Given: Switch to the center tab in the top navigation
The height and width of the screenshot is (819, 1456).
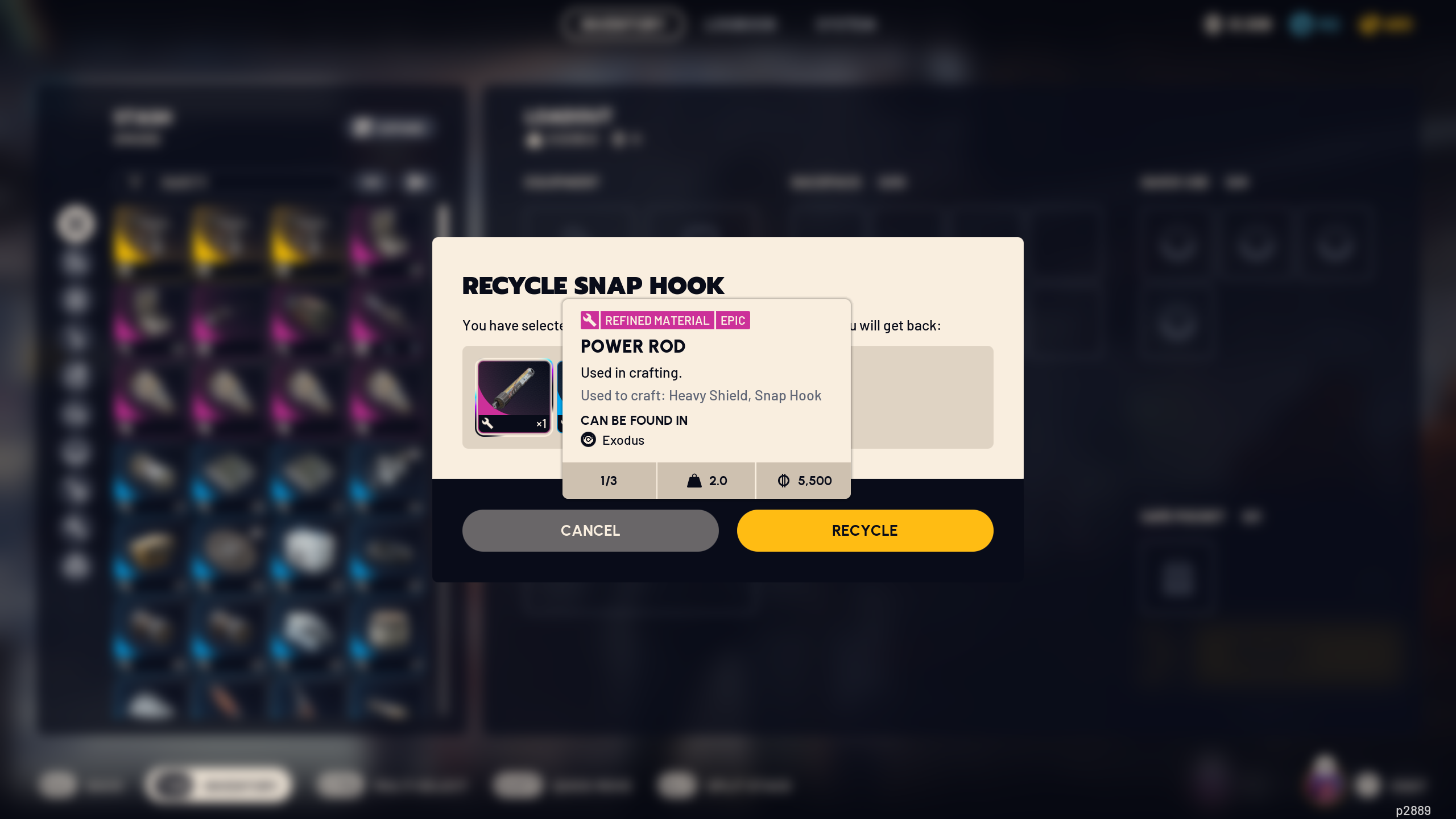Looking at the screenshot, I should [741, 24].
